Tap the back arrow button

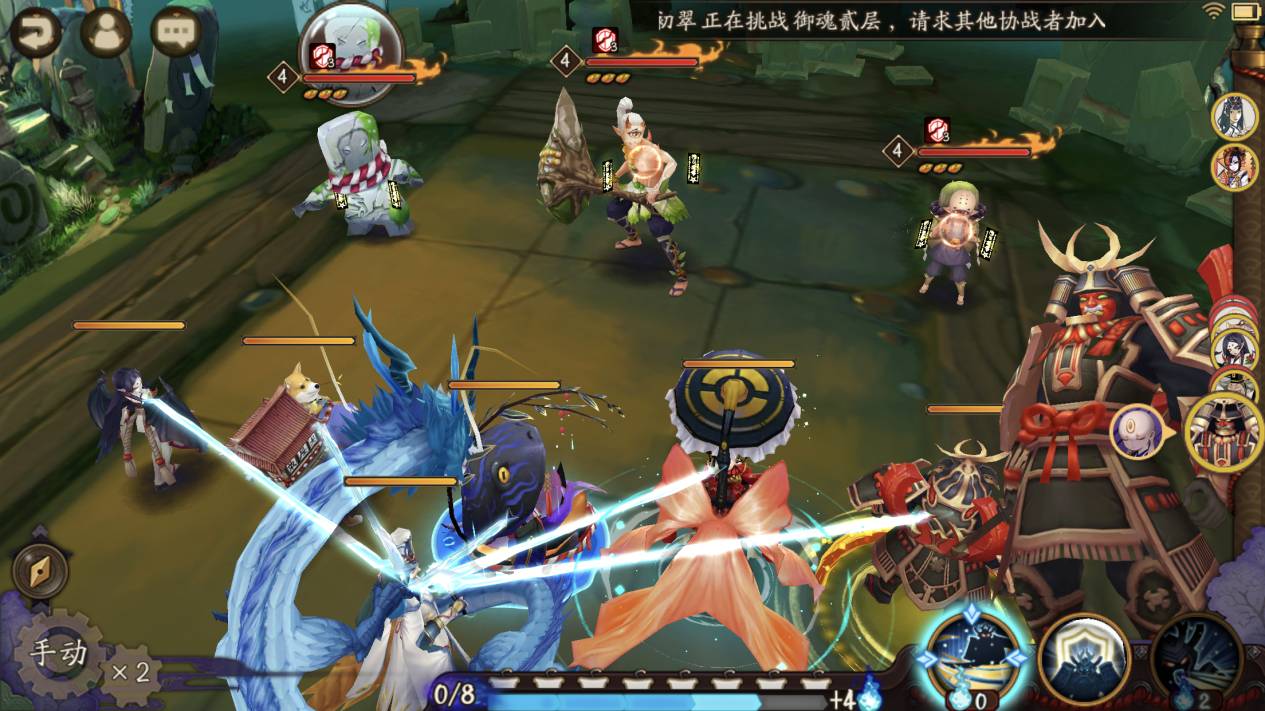(x=36, y=33)
